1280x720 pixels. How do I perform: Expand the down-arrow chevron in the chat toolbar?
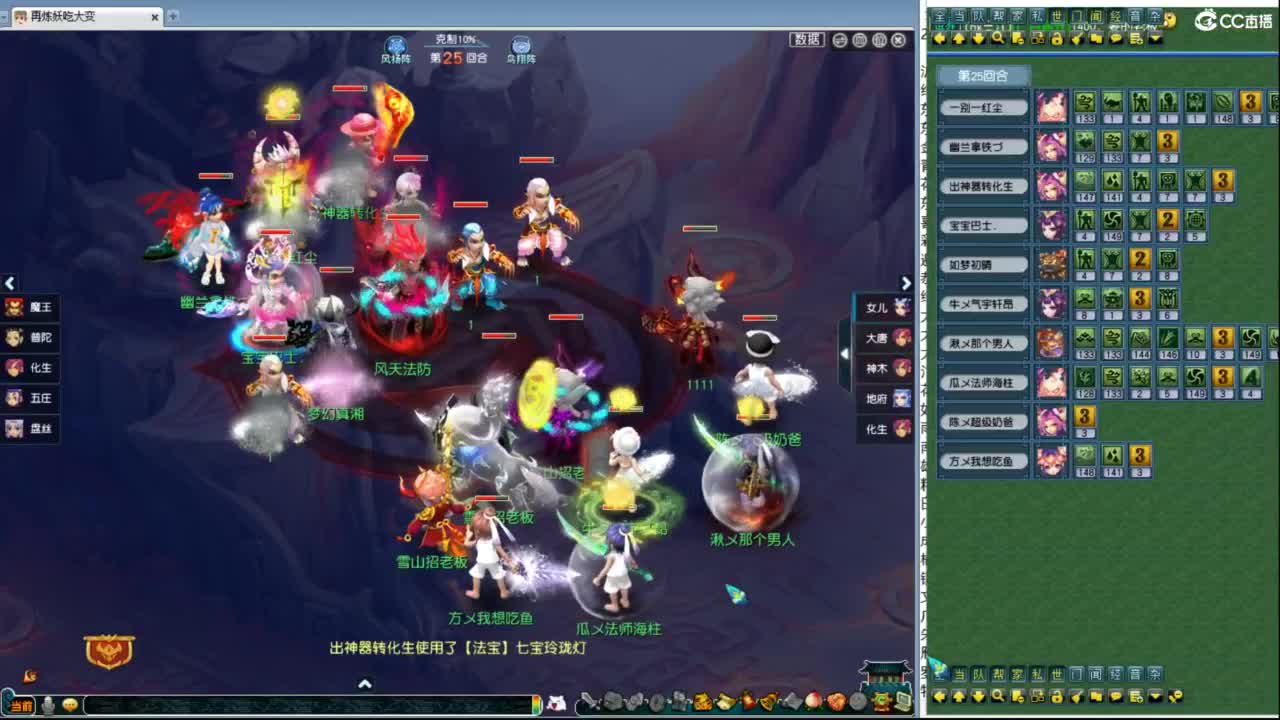(x=1155, y=37)
